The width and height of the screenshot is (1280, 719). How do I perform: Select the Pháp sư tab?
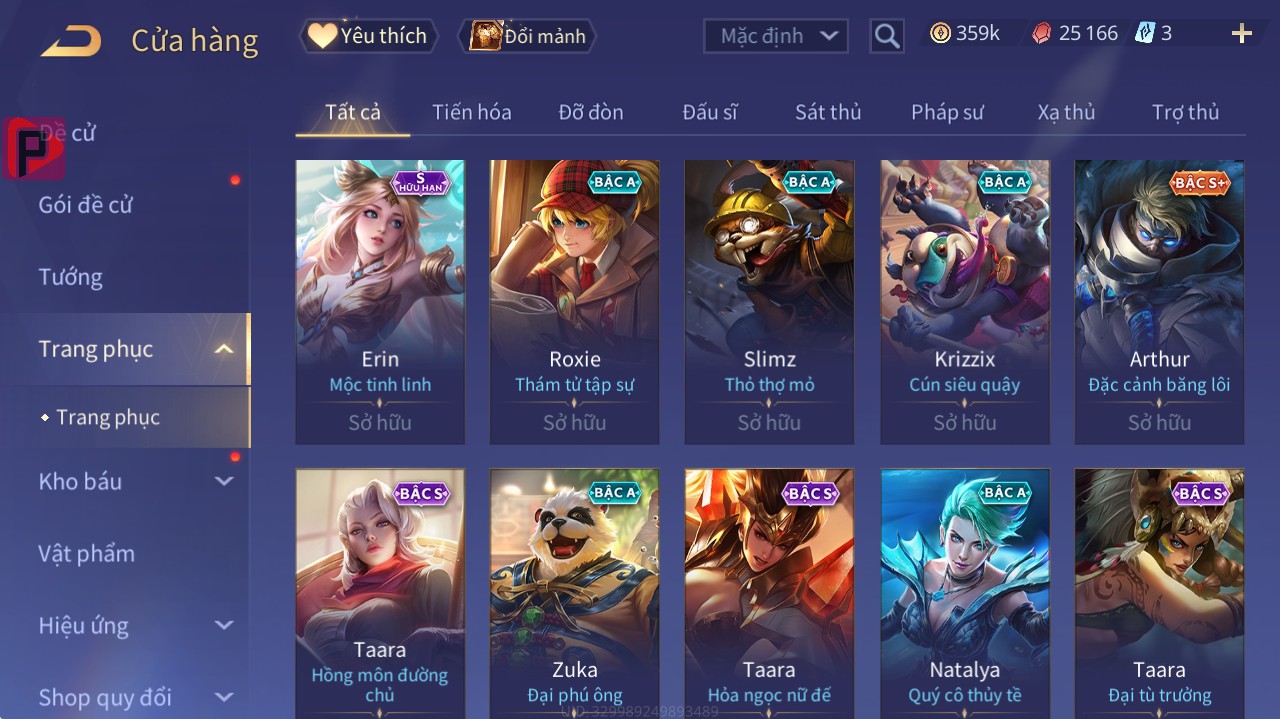[x=946, y=112]
